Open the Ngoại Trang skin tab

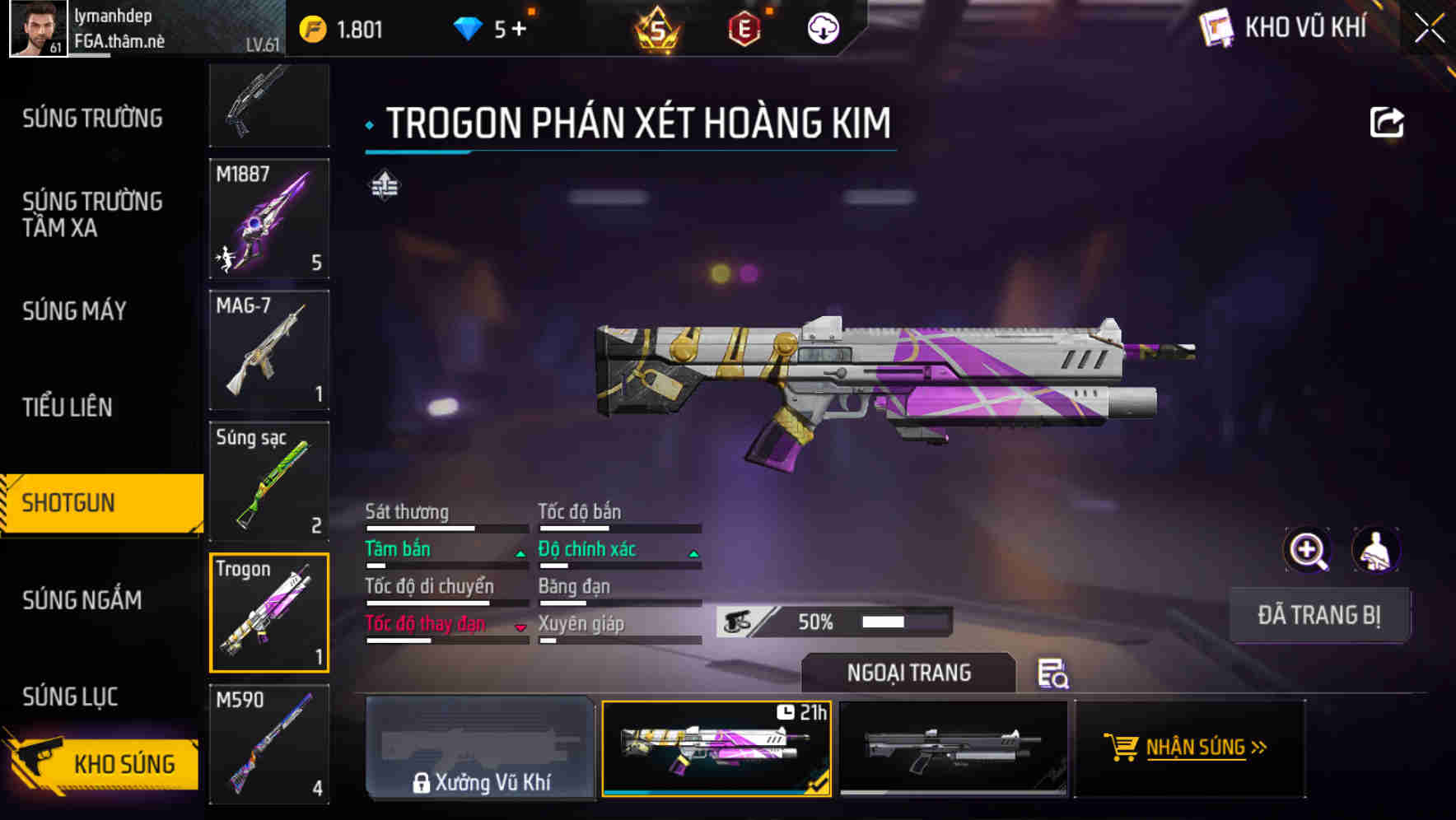click(x=908, y=673)
